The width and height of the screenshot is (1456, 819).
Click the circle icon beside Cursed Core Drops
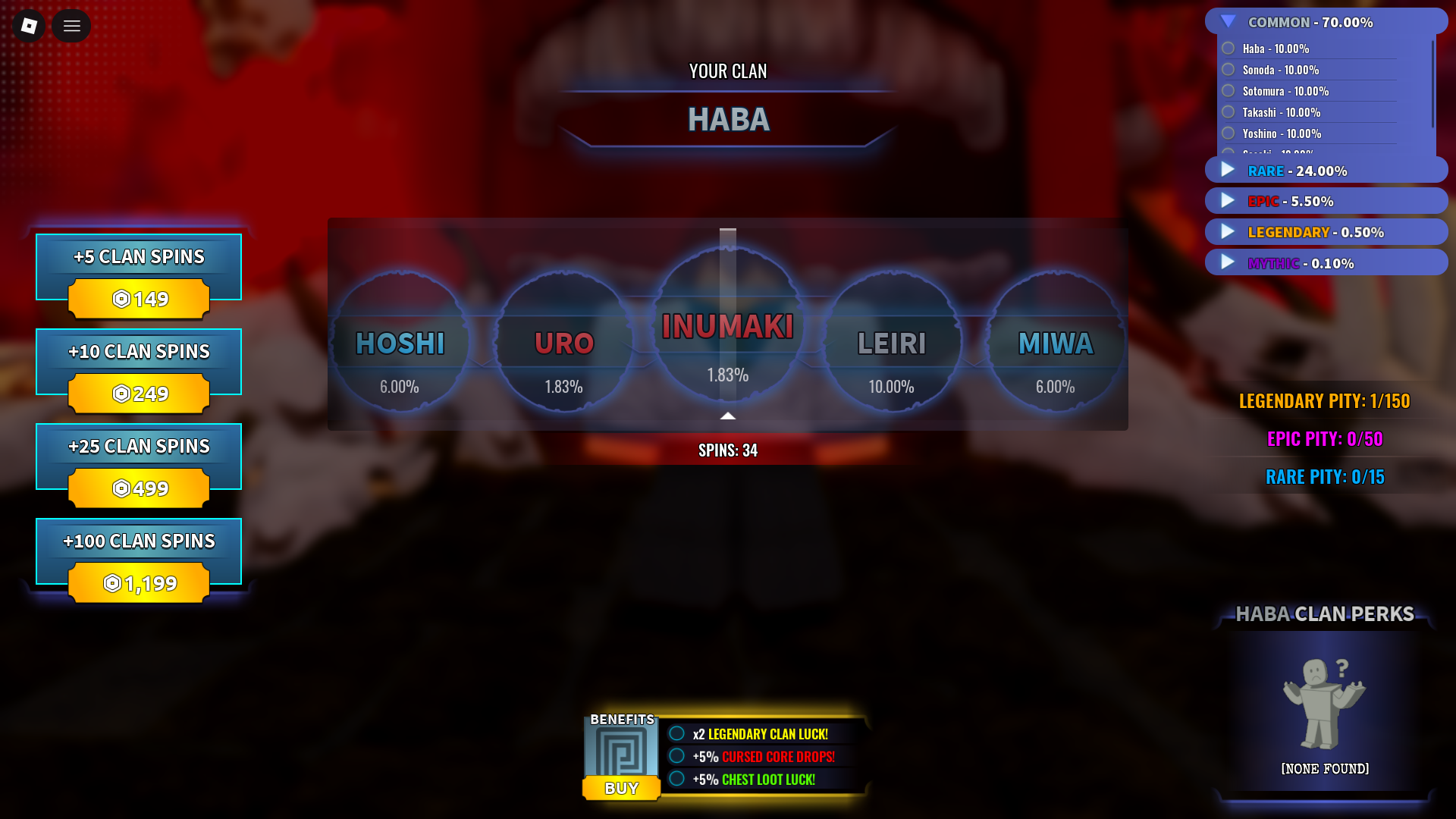[x=677, y=756]
